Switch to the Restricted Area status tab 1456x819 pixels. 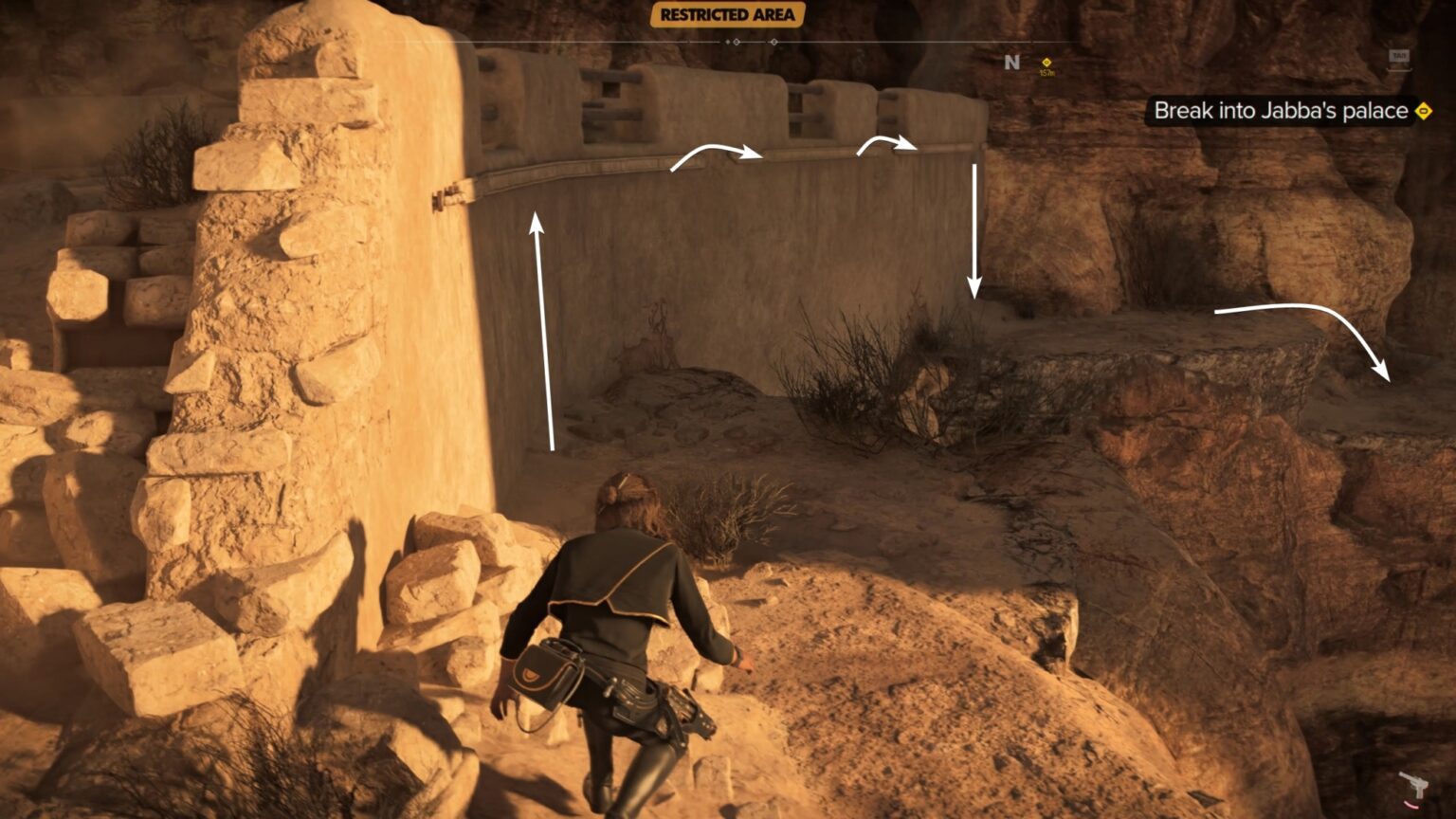tap(726, 15)
